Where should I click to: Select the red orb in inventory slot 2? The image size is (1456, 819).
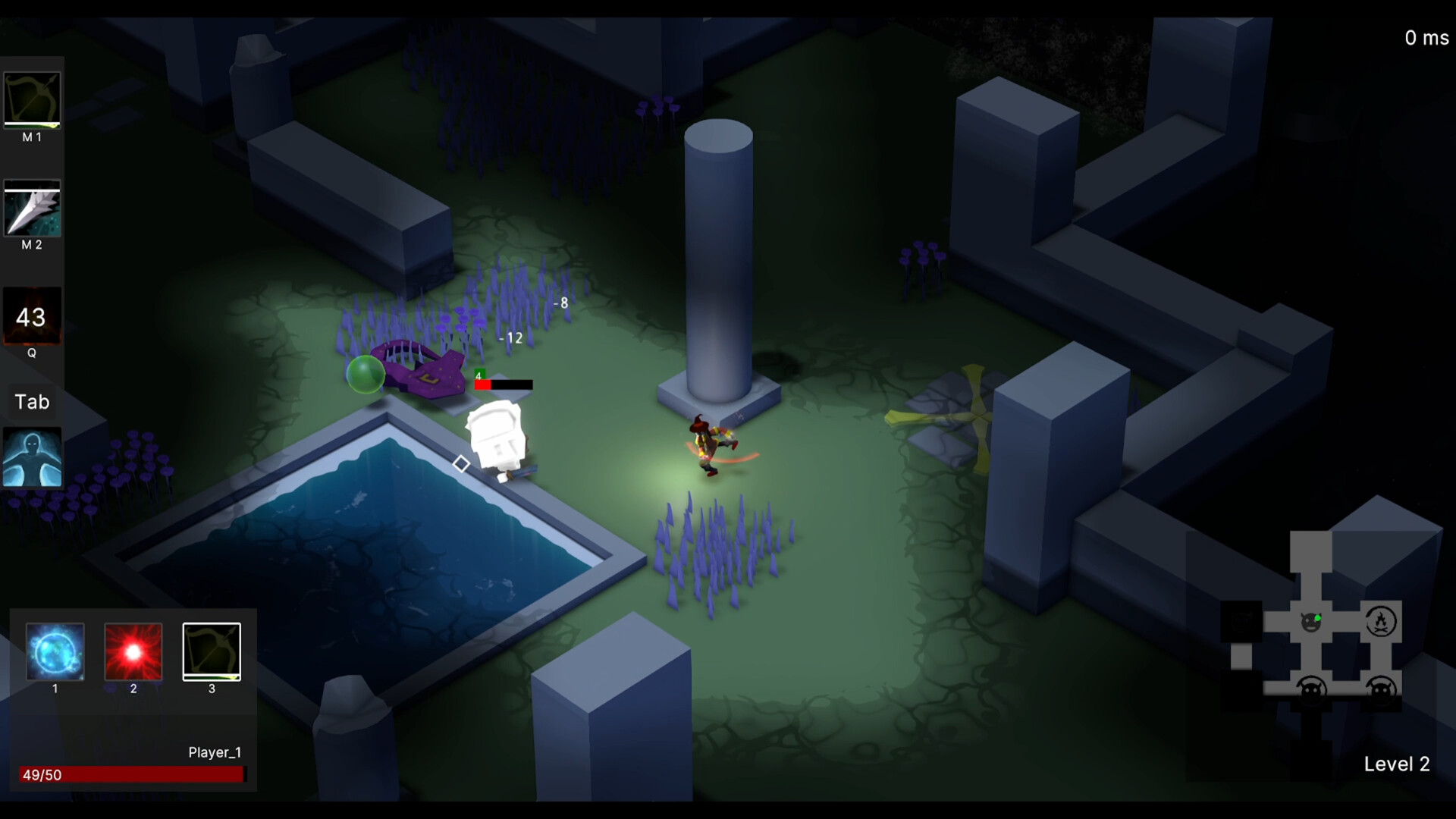click(x=133, y=652)
